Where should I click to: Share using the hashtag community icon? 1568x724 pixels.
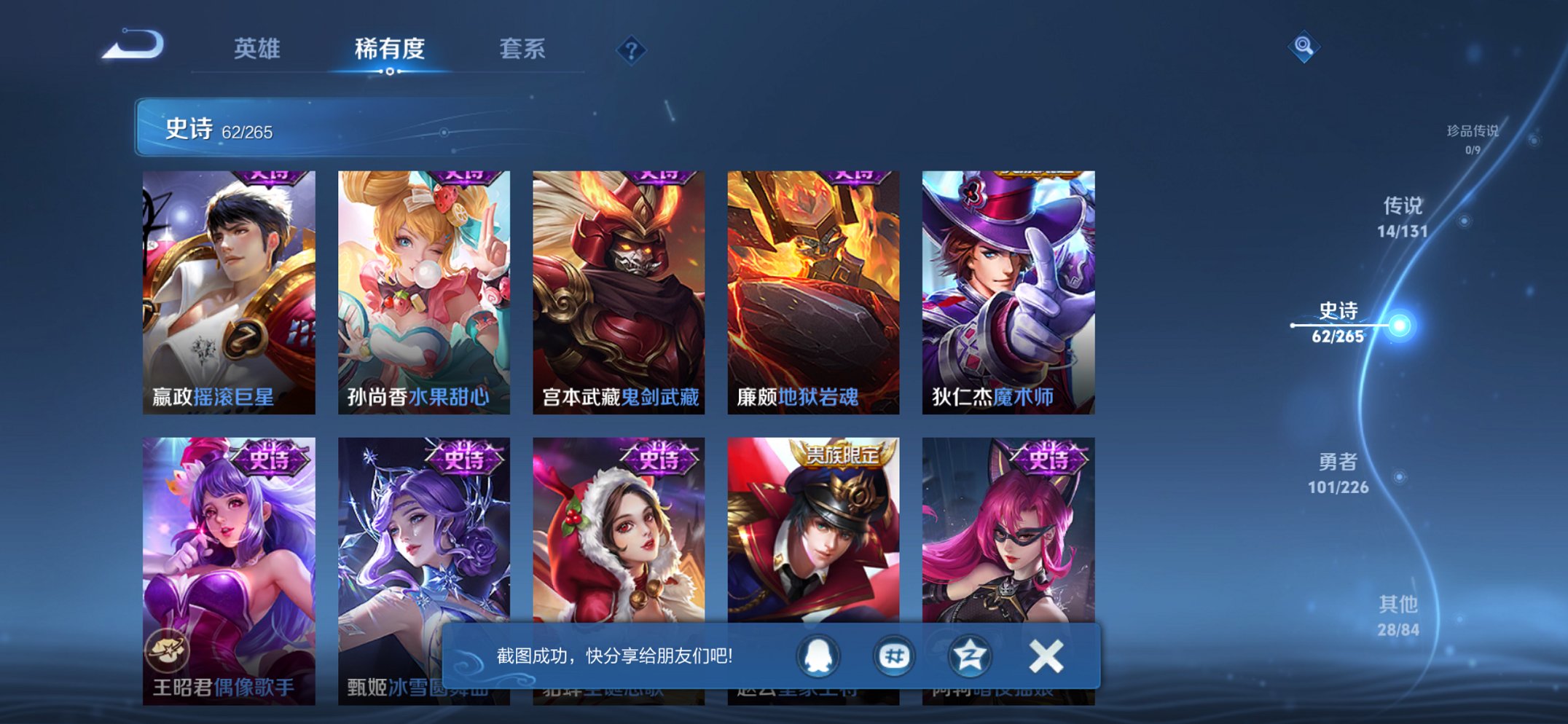tap(895, 655)
